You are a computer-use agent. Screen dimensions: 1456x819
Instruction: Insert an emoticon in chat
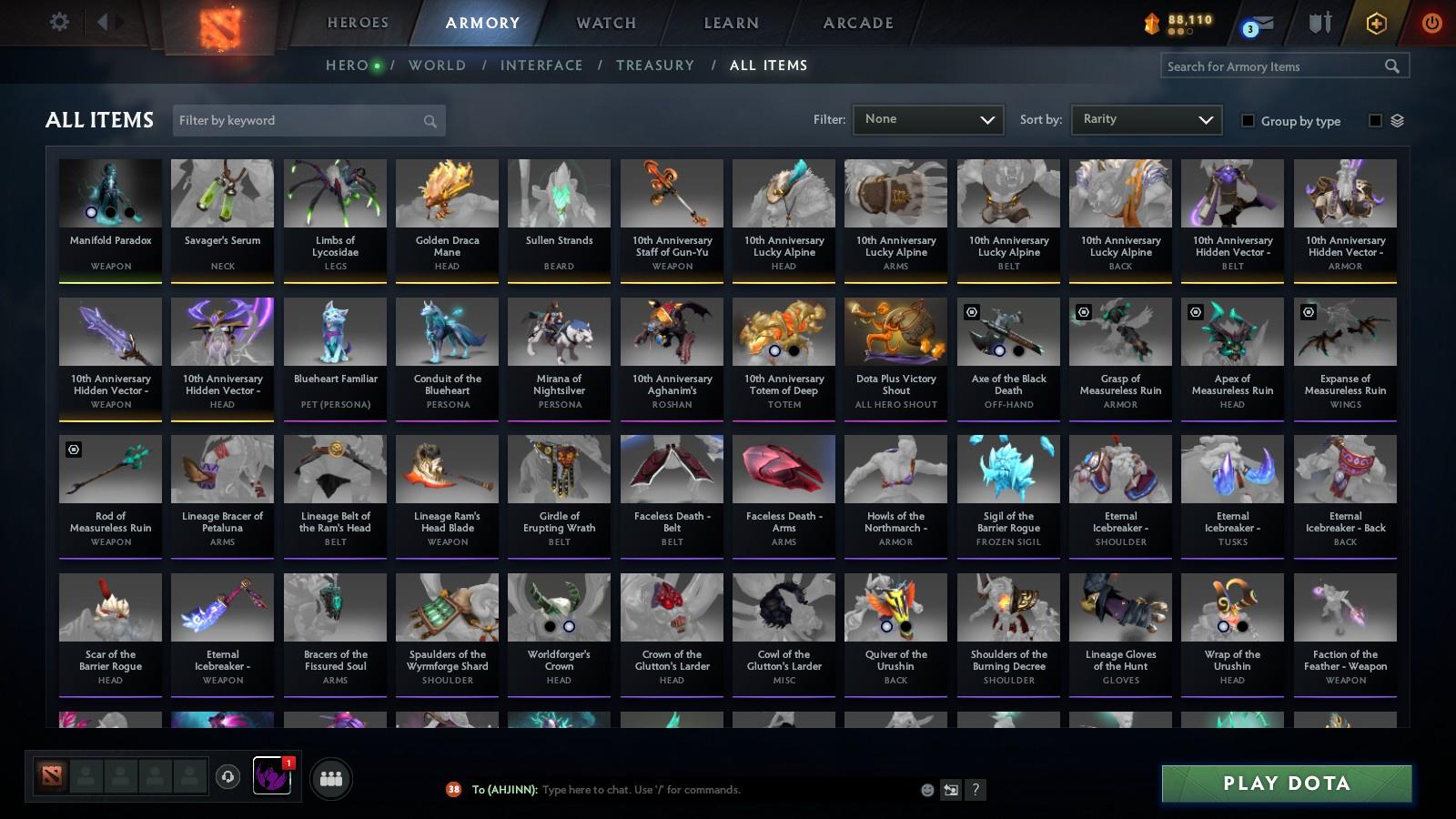click(x=925, y=790)
